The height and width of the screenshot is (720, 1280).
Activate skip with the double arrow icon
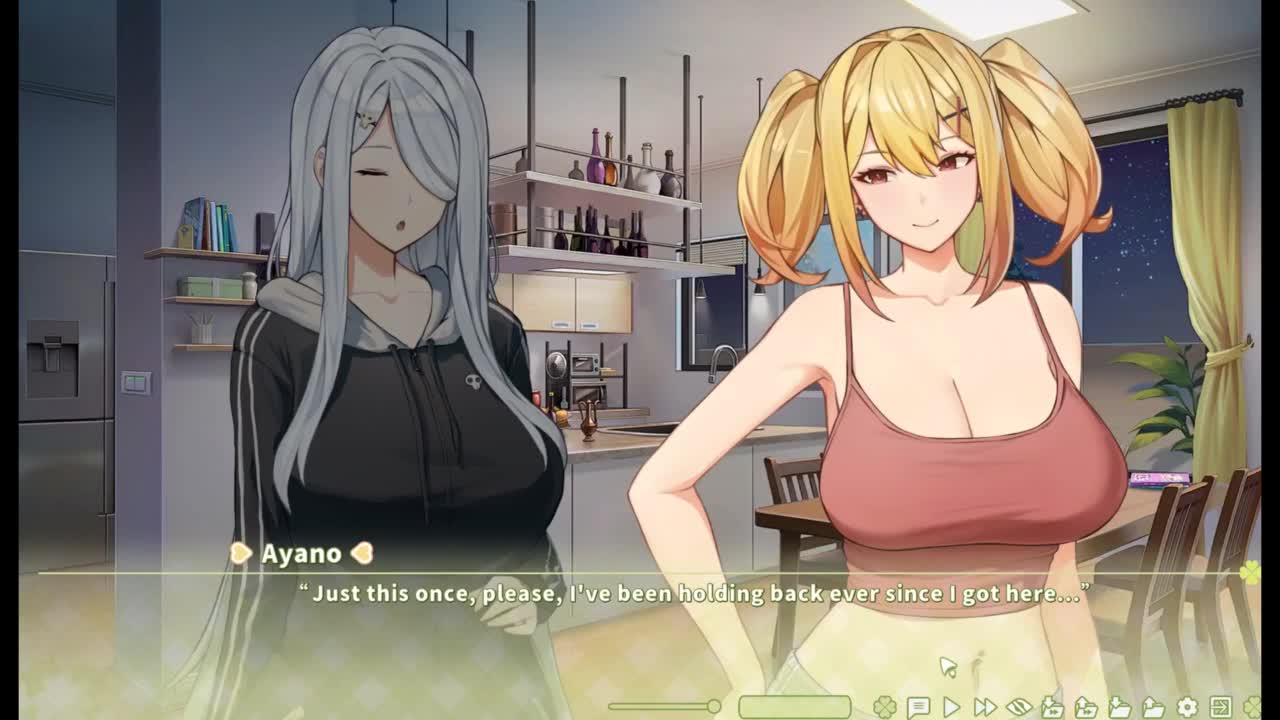tap(985, 707)
